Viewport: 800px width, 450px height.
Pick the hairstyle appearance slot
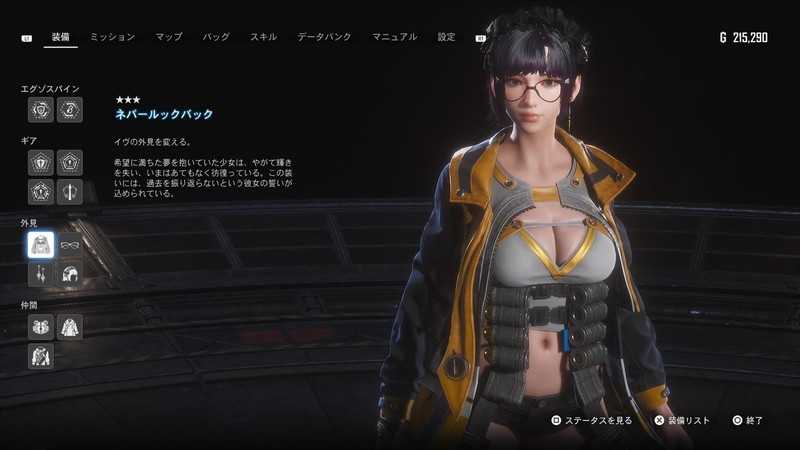point(70,274)
